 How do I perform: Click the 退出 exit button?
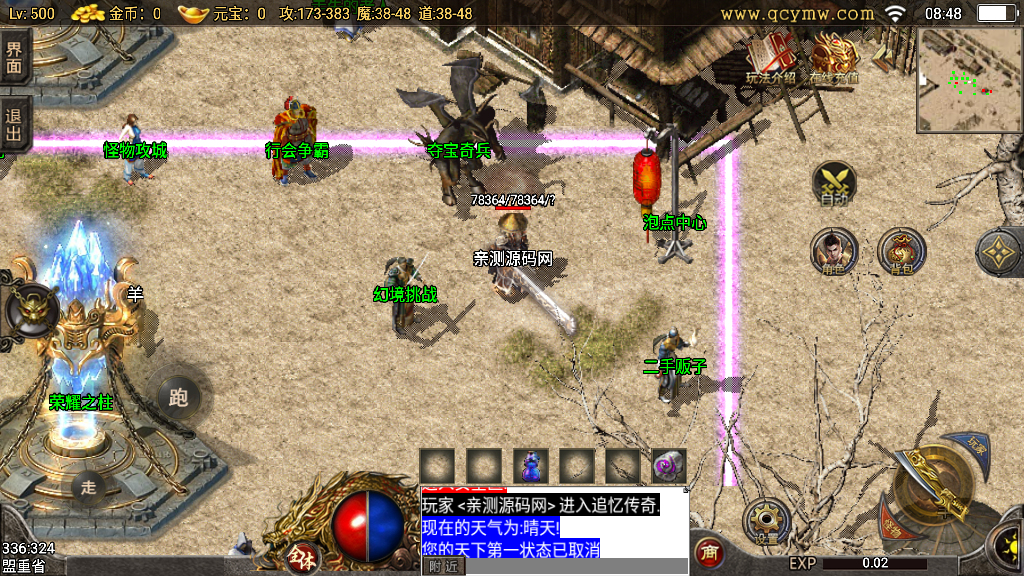tap(14, 123)
